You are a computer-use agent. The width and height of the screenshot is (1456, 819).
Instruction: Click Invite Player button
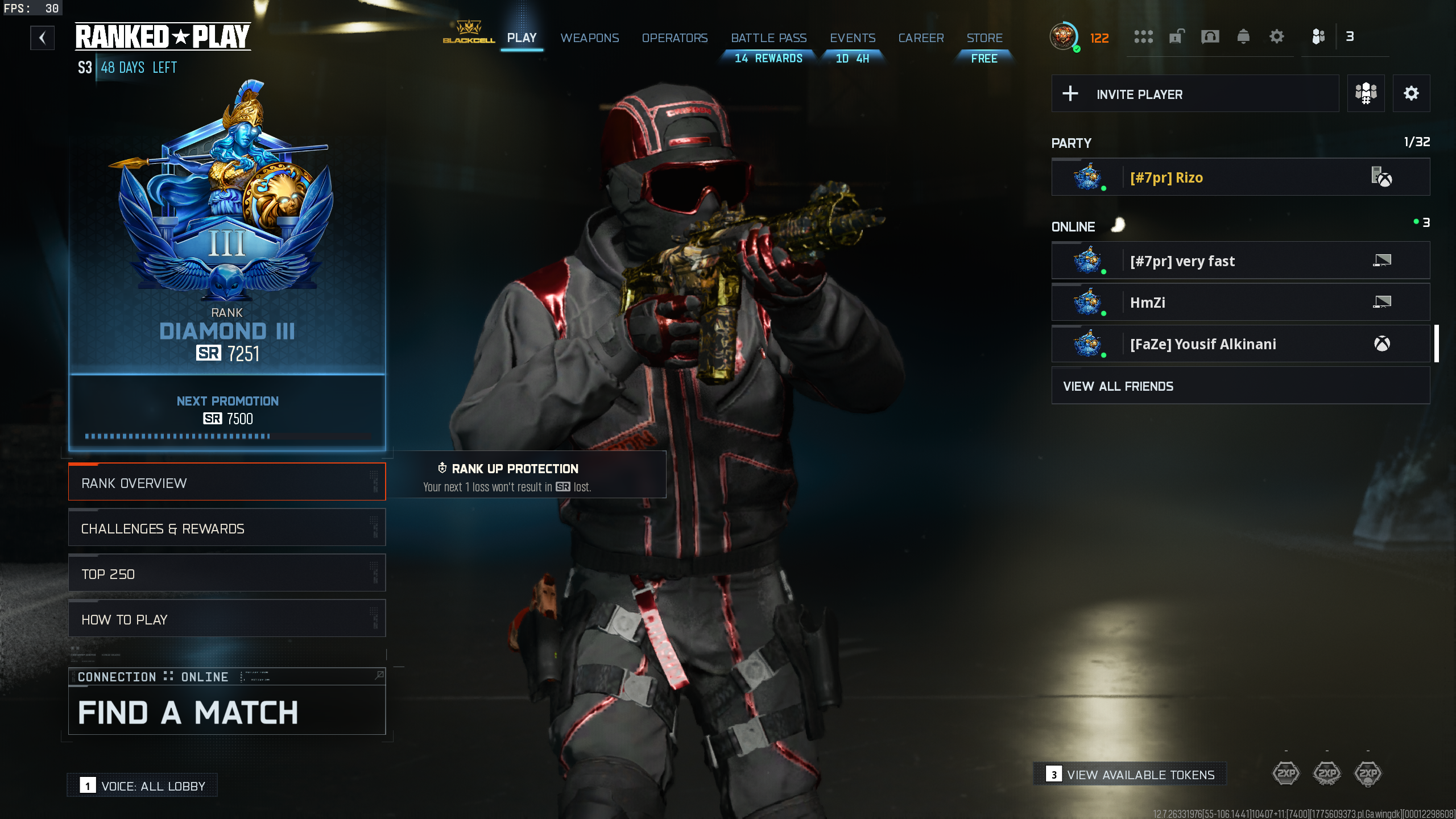pos(1194,94)
